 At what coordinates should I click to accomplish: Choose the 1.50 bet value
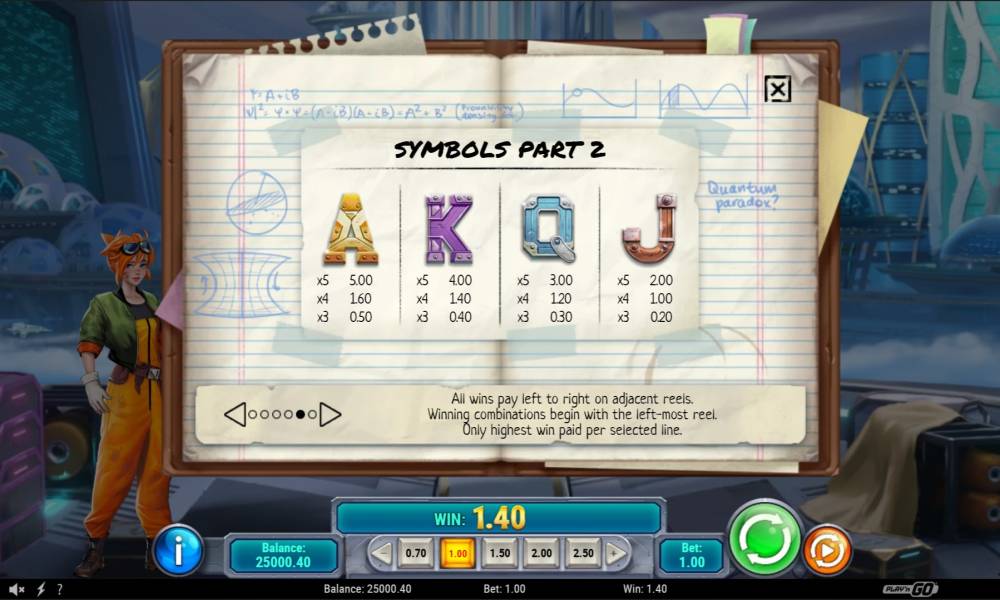point(500,553)
